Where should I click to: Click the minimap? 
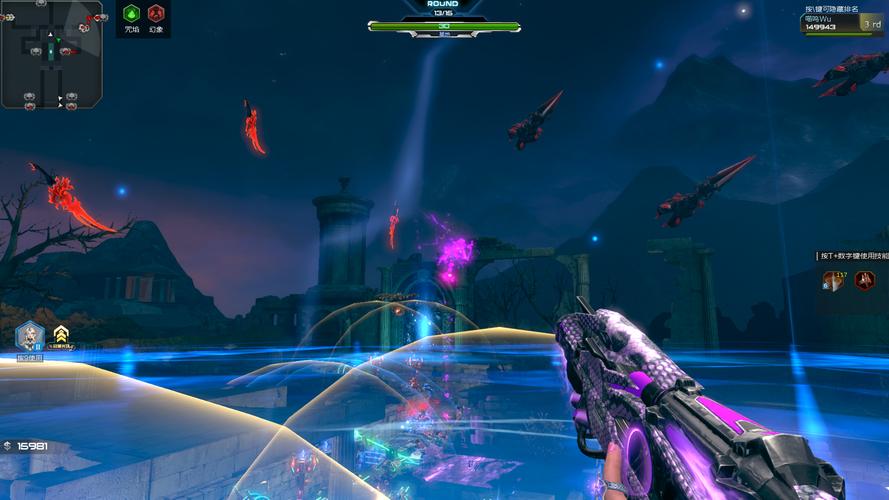coord(52,54)
